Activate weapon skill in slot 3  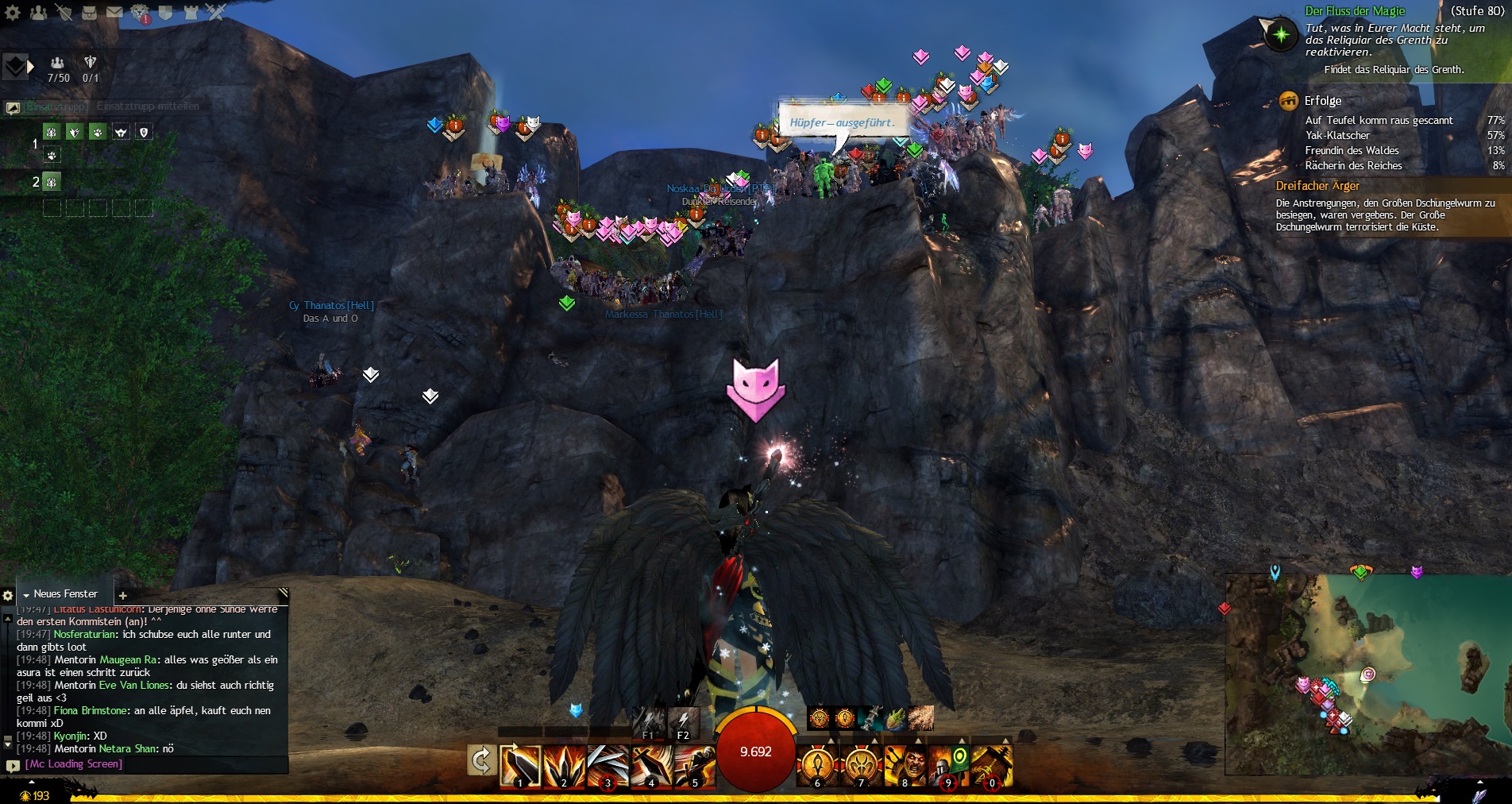click(607, 765)
